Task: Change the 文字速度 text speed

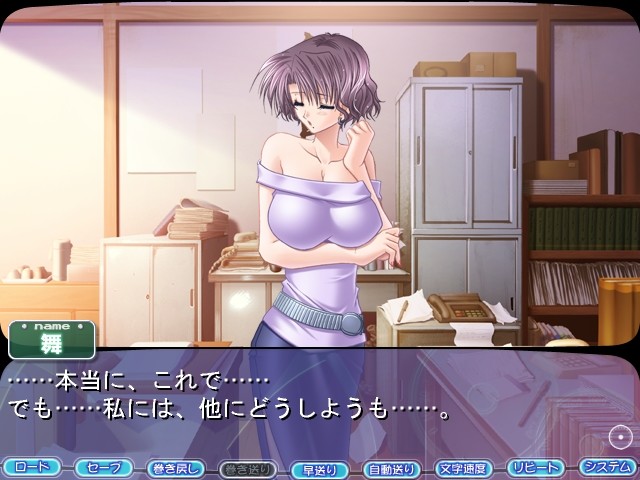Action: click(464, 467)
